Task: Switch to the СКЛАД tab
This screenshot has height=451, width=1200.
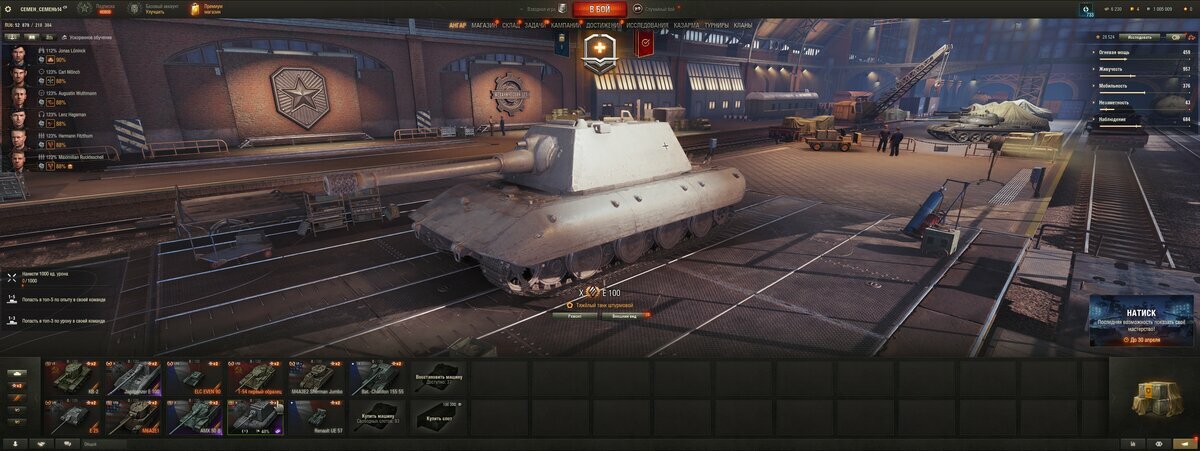Action: click(x=510, y=24)
